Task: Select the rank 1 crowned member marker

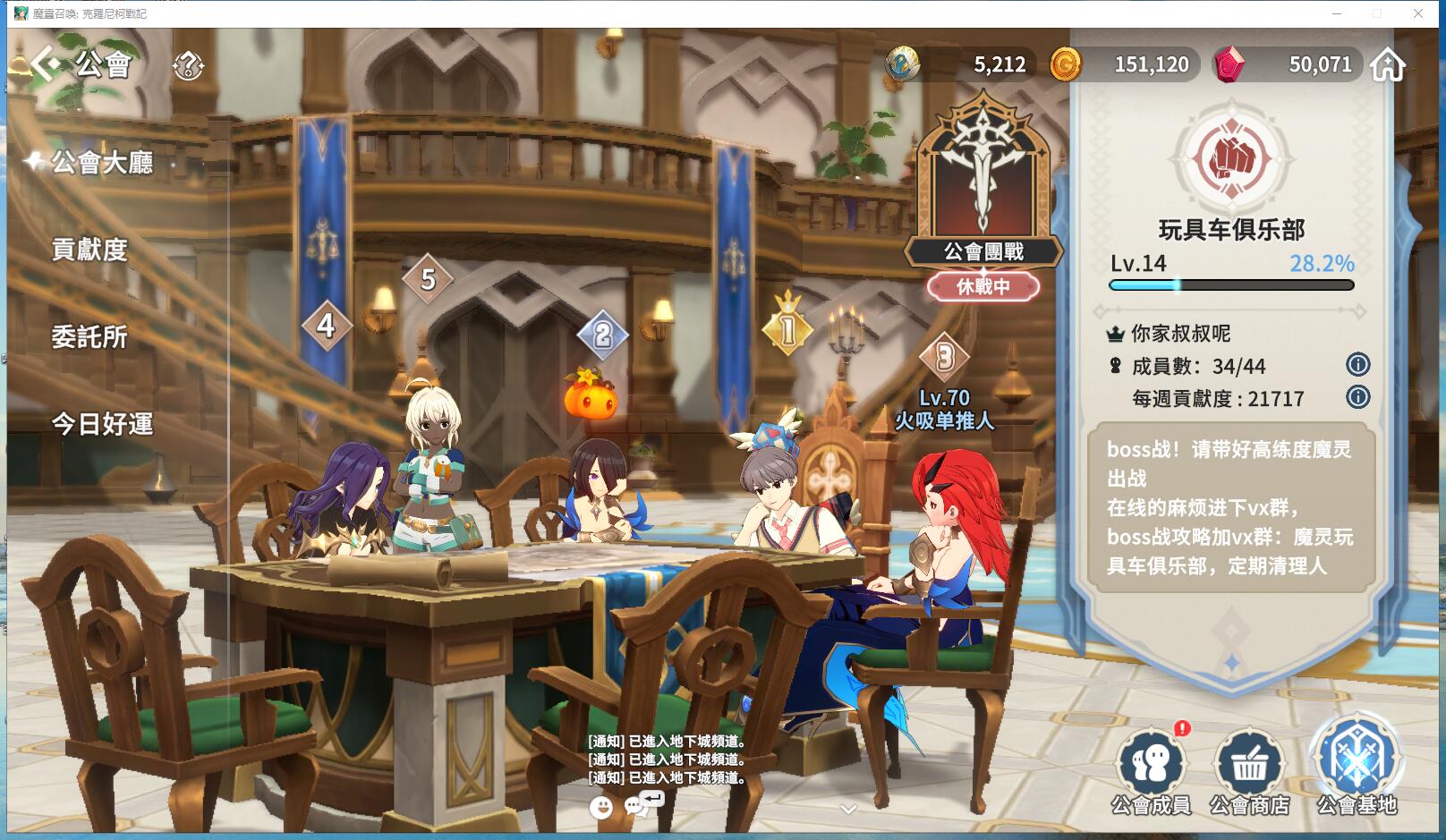Action: (787, 329)
